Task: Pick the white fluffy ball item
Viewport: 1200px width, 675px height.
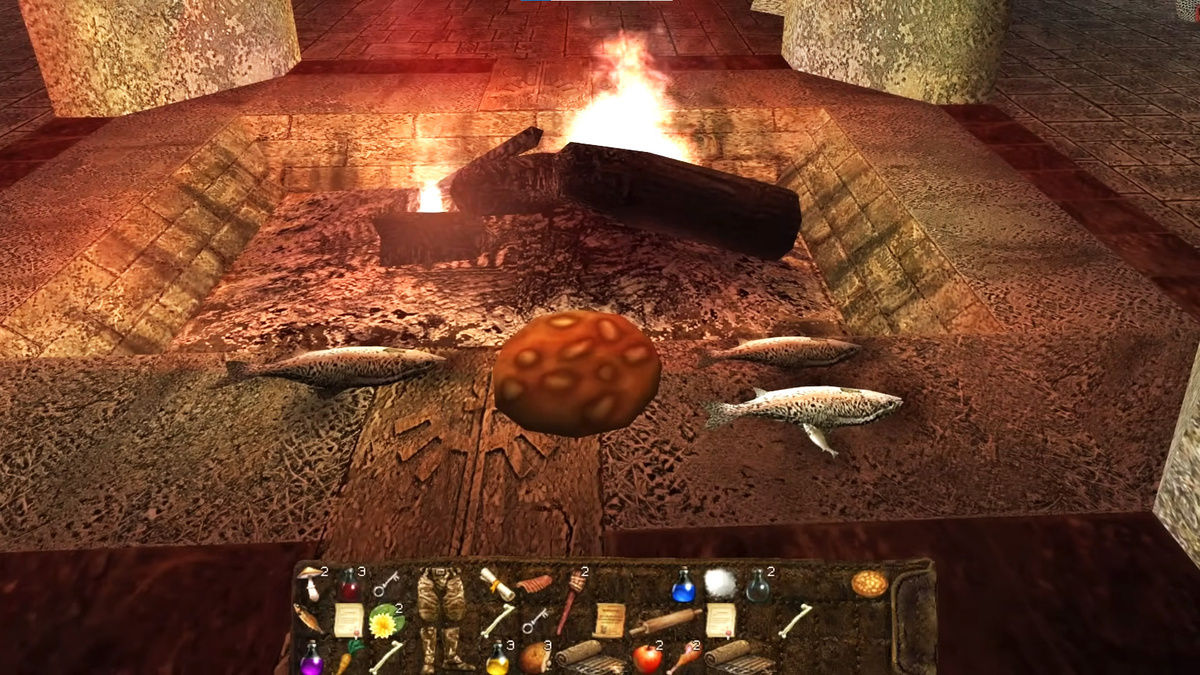Action: 719,584
